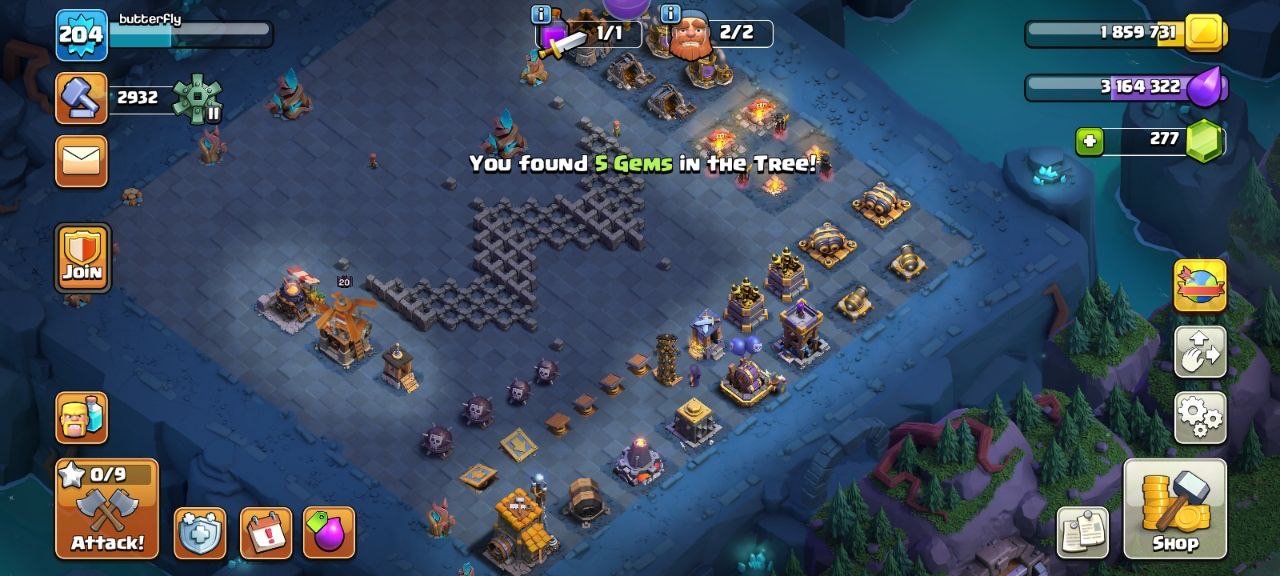
Task: Open the Settings gear menu
Action: point(1200,416)
